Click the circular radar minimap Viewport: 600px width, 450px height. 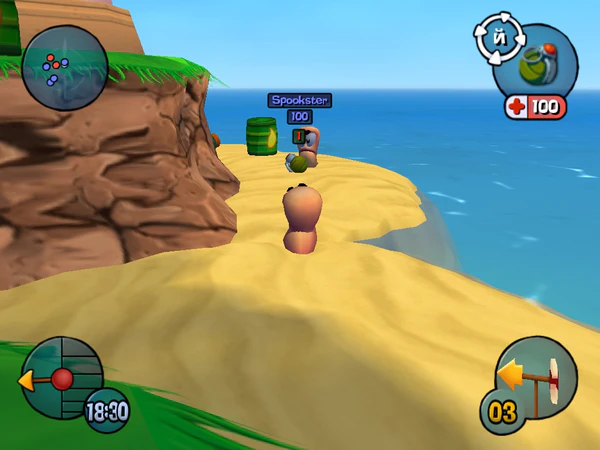click(64, 68)
